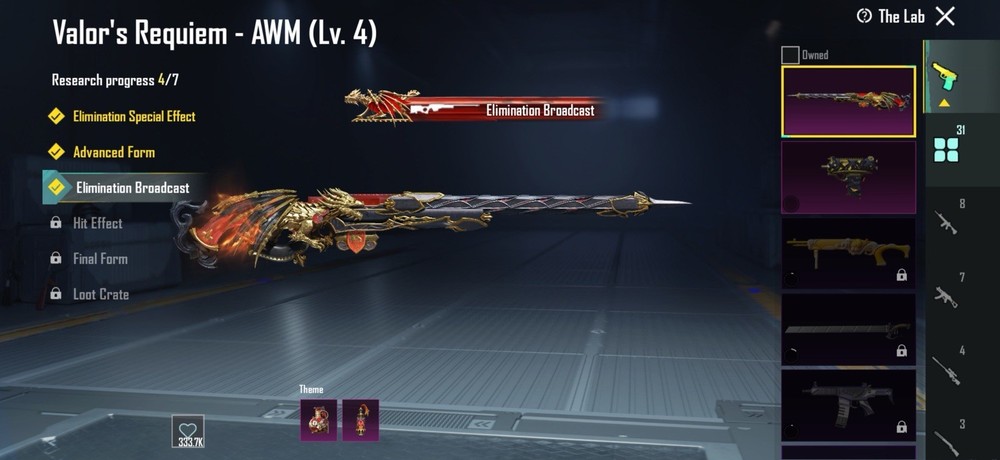The image size is (1000, 460).
Task: Select the locked dark blade skin thumbnail
Action: click(x=848, y=330)
